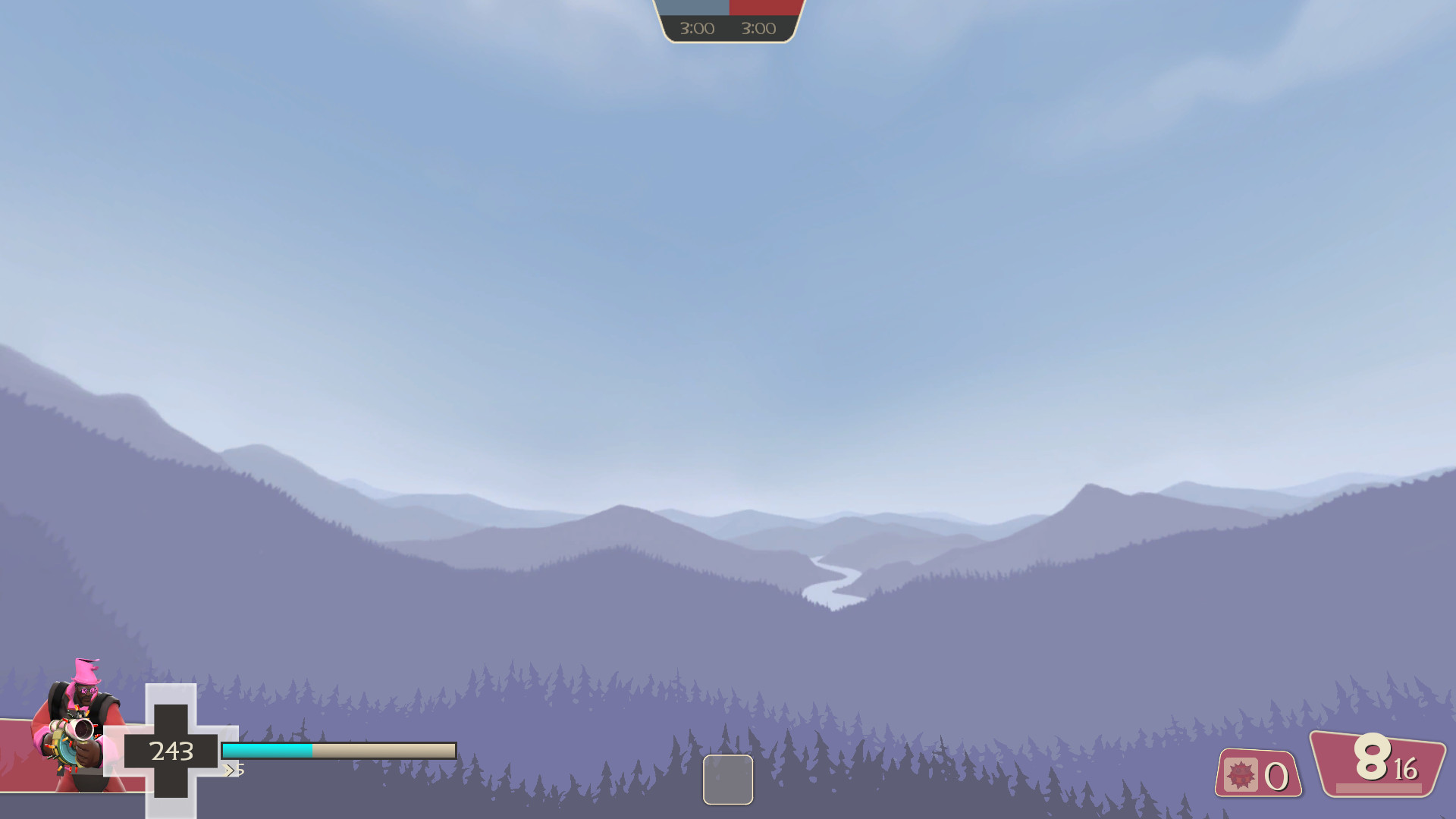The width and height of the screenshot is (1456, 819).
Task: Click the arrow marker next to the 5 counter
Action: tap(230, 769)
